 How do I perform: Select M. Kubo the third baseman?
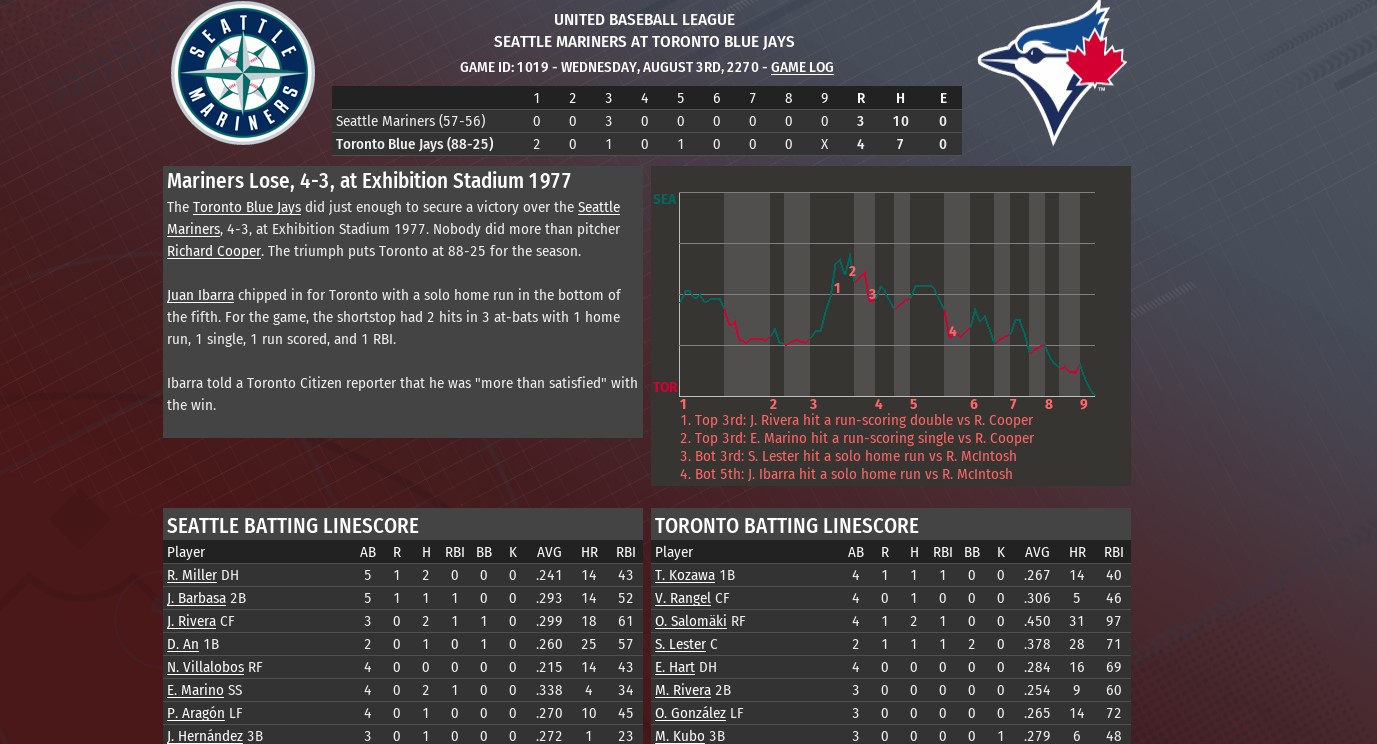[x=679, y=736]
